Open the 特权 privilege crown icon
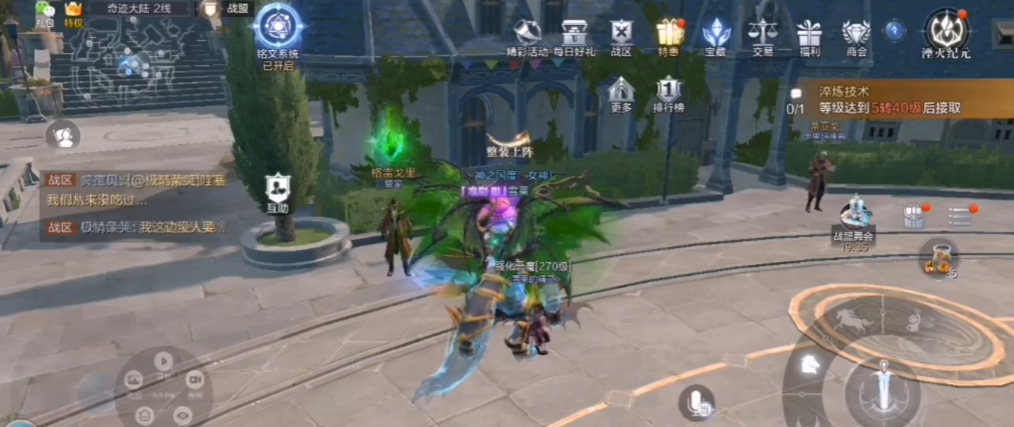The image size is (1014, 427). click(74, 14)
